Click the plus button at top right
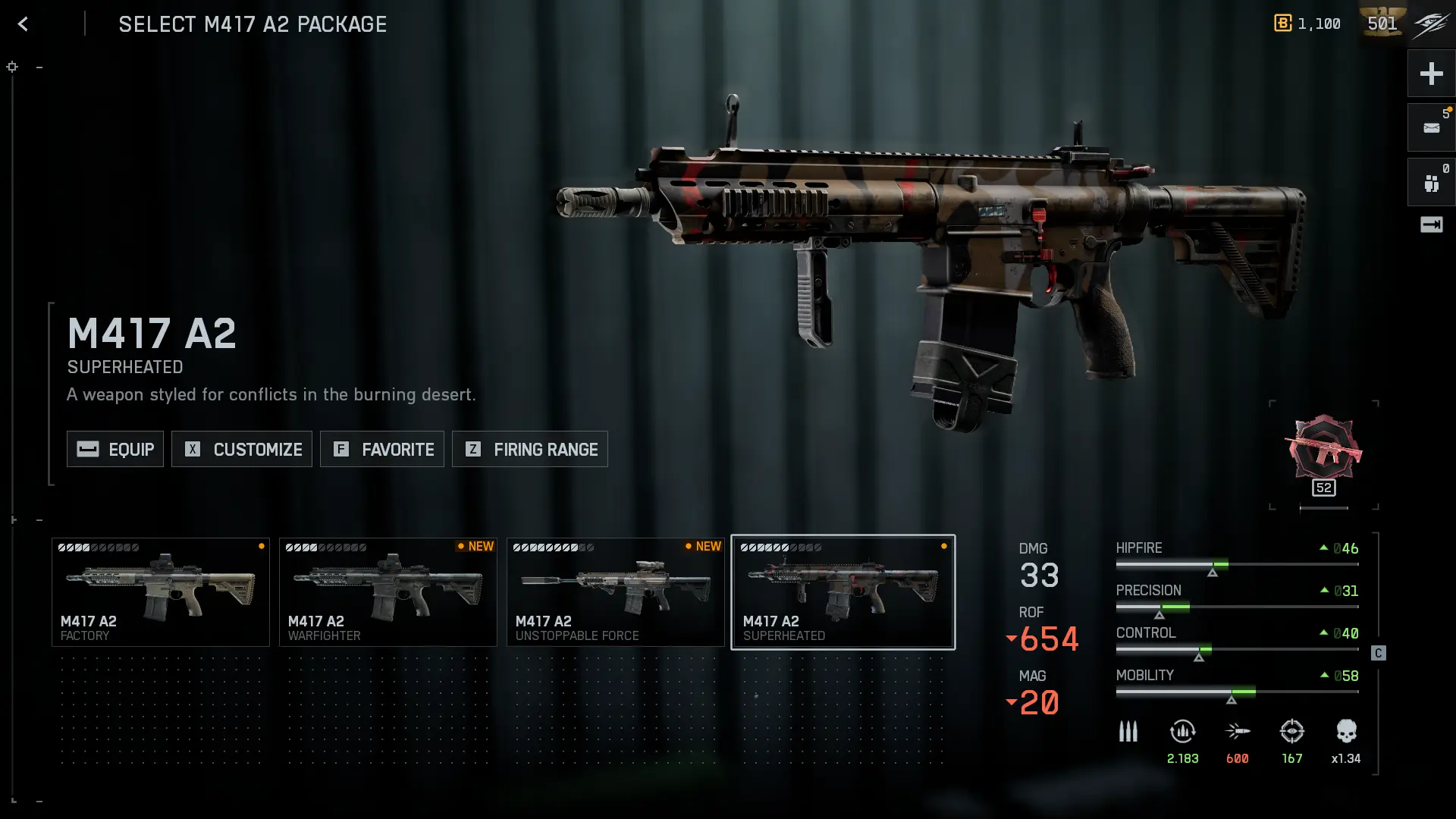Image resolution: width=1456 pixels, height=819 pixels. click(1431, 74)
